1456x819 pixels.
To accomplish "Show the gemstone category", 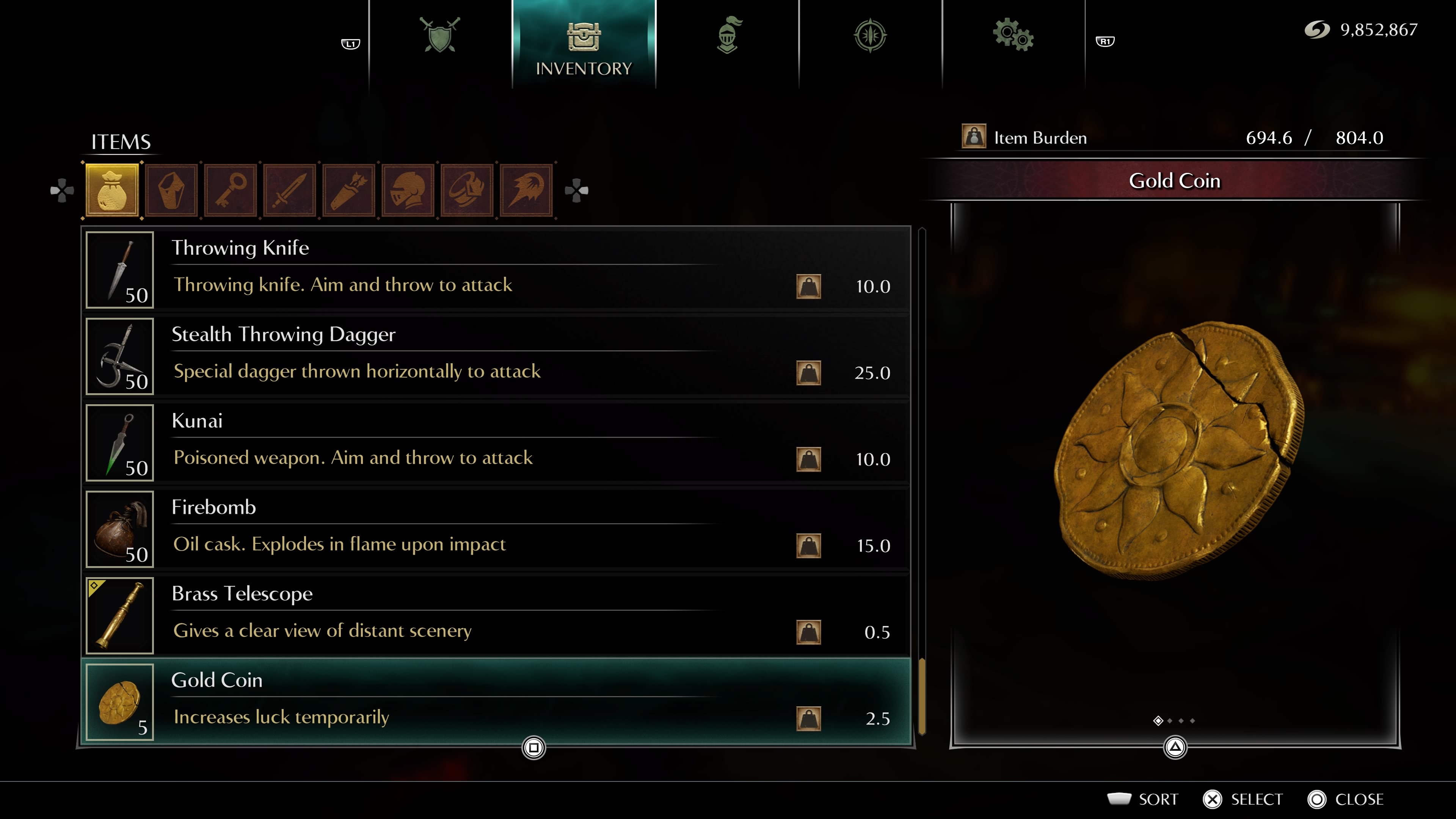I will pos(171,190).
